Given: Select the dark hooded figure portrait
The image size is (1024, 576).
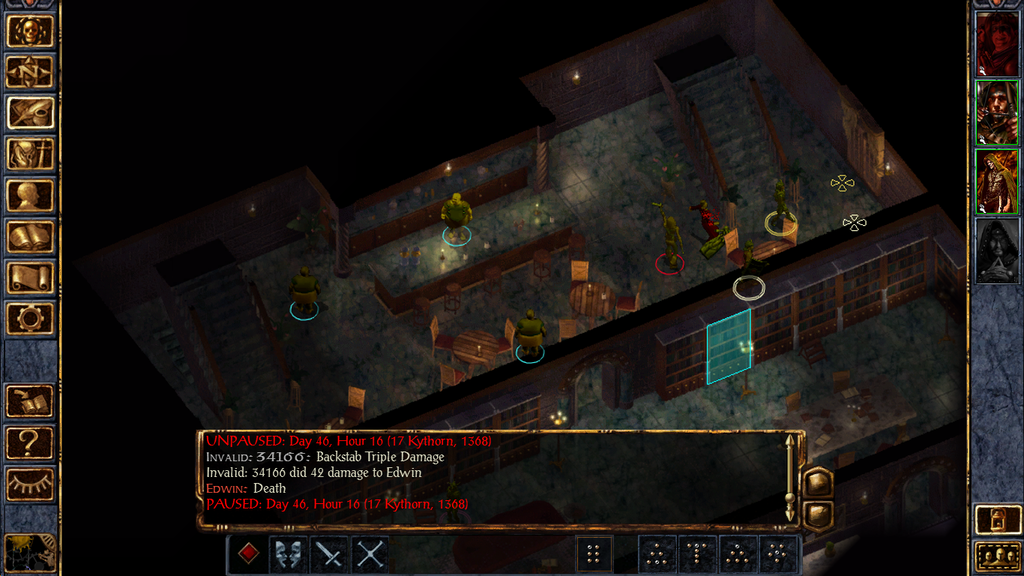Looking at the screenshot, I should pyautogui.click(x=996, y=251).
